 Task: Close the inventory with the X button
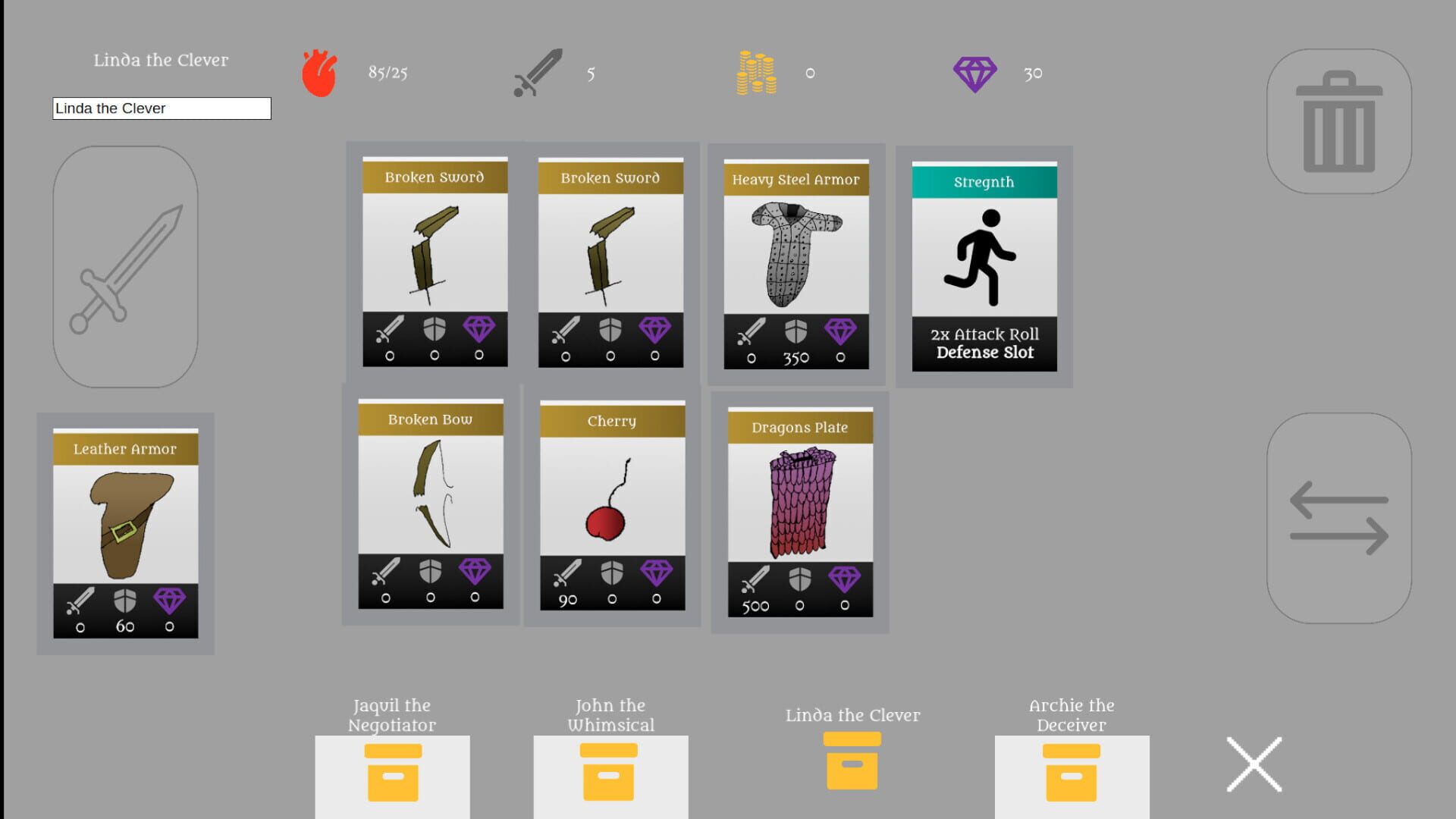click(1255, 764)
